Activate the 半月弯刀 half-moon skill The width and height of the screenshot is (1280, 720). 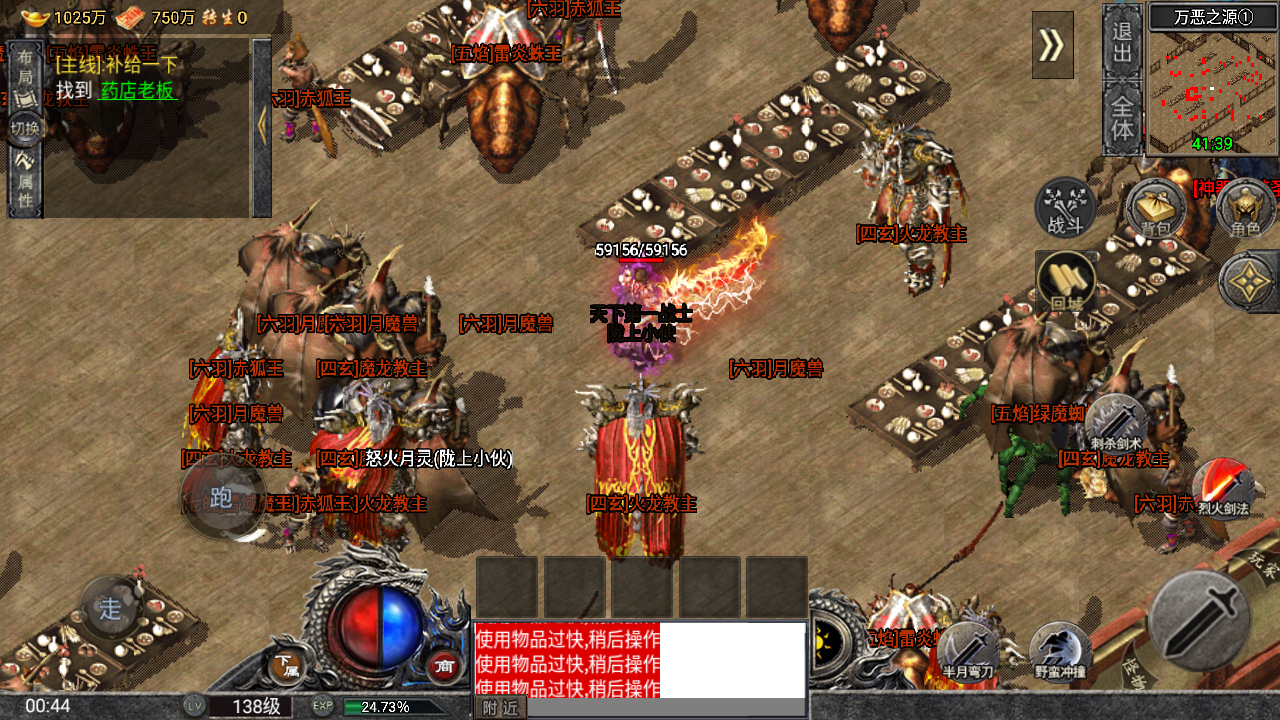(x=967, y=650)
